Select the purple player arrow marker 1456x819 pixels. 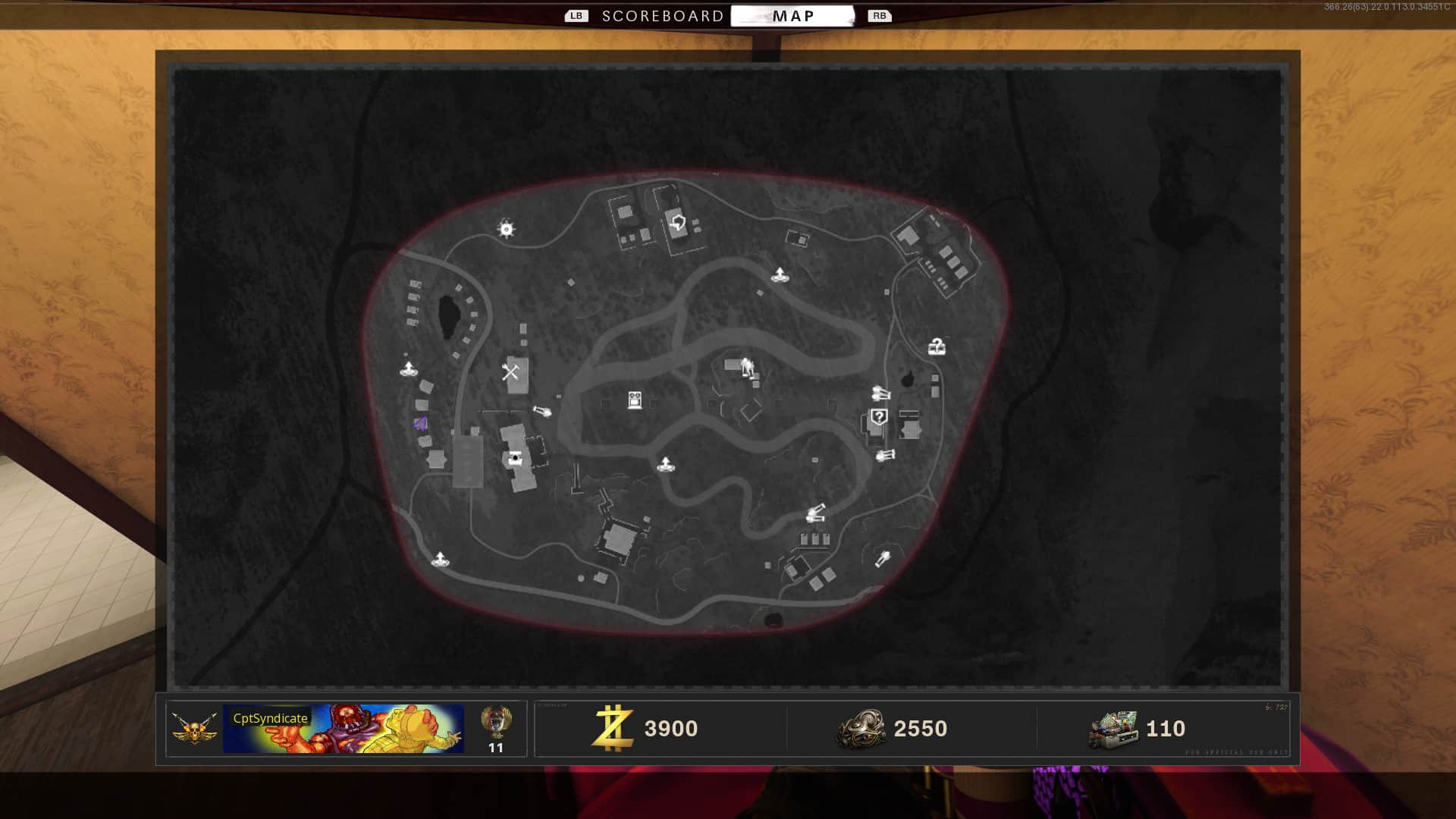(x=421, y=424)
